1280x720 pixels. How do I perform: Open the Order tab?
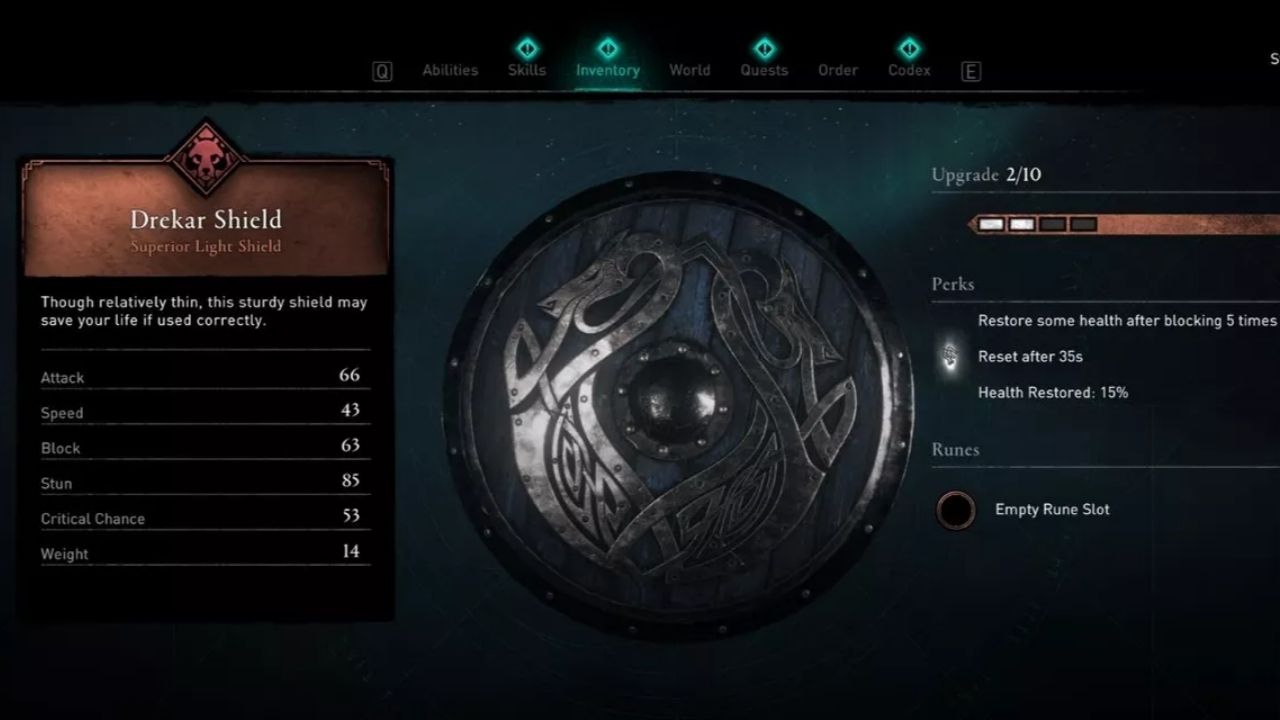(837, 70)
